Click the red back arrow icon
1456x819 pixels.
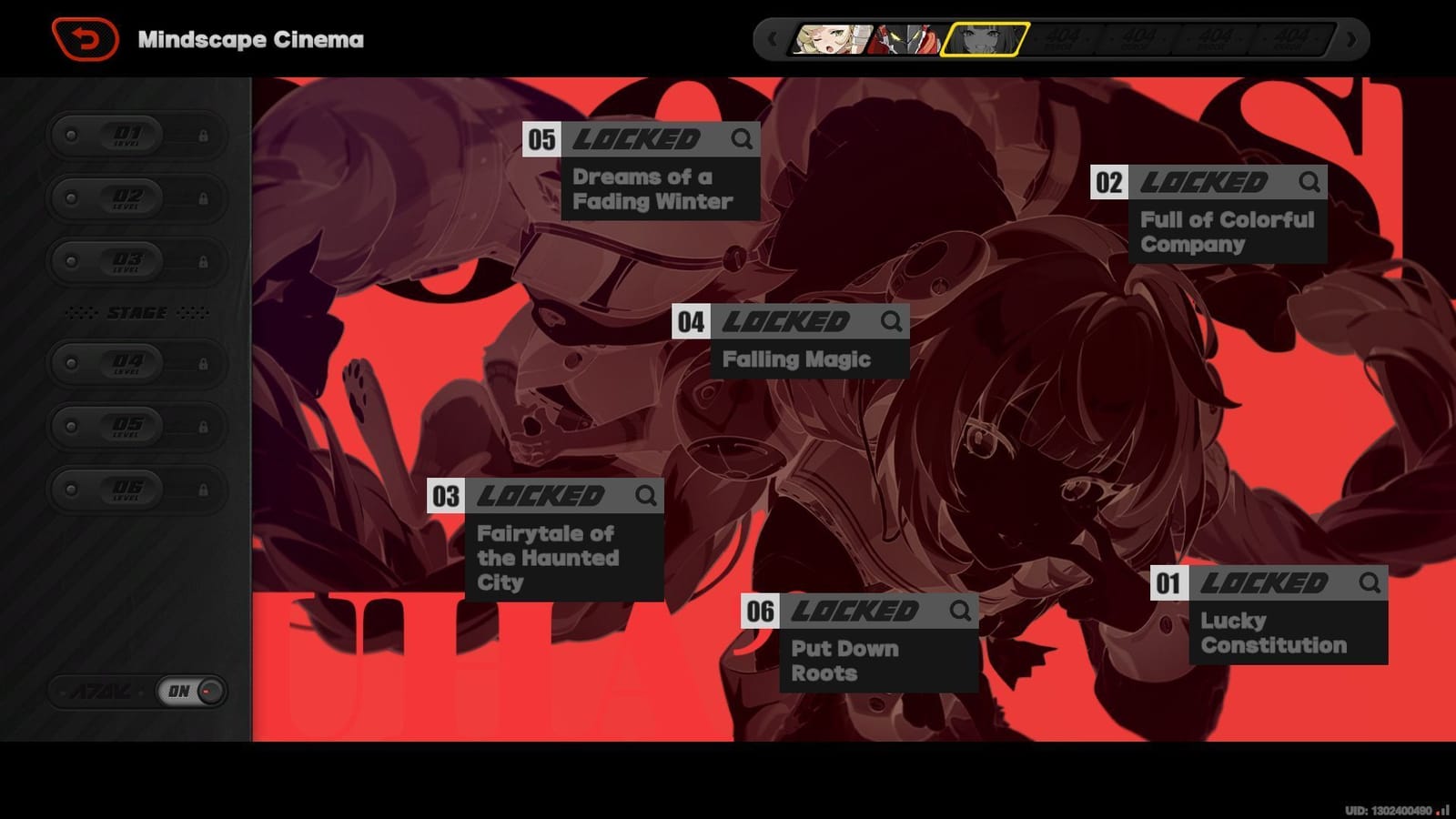[x=86, y=37]
